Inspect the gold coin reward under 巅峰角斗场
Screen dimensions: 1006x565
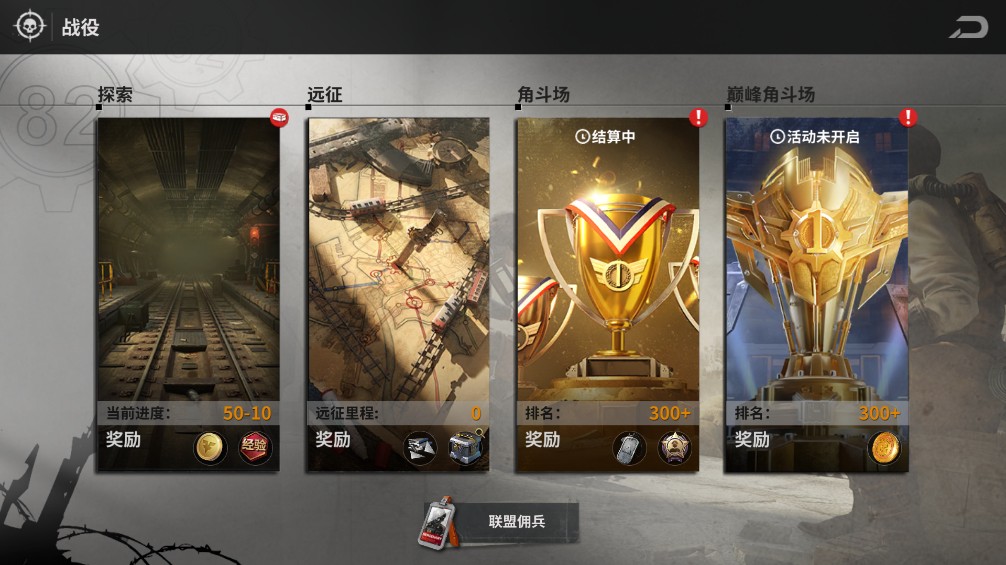pyautogui.click(x=884, y=446)
